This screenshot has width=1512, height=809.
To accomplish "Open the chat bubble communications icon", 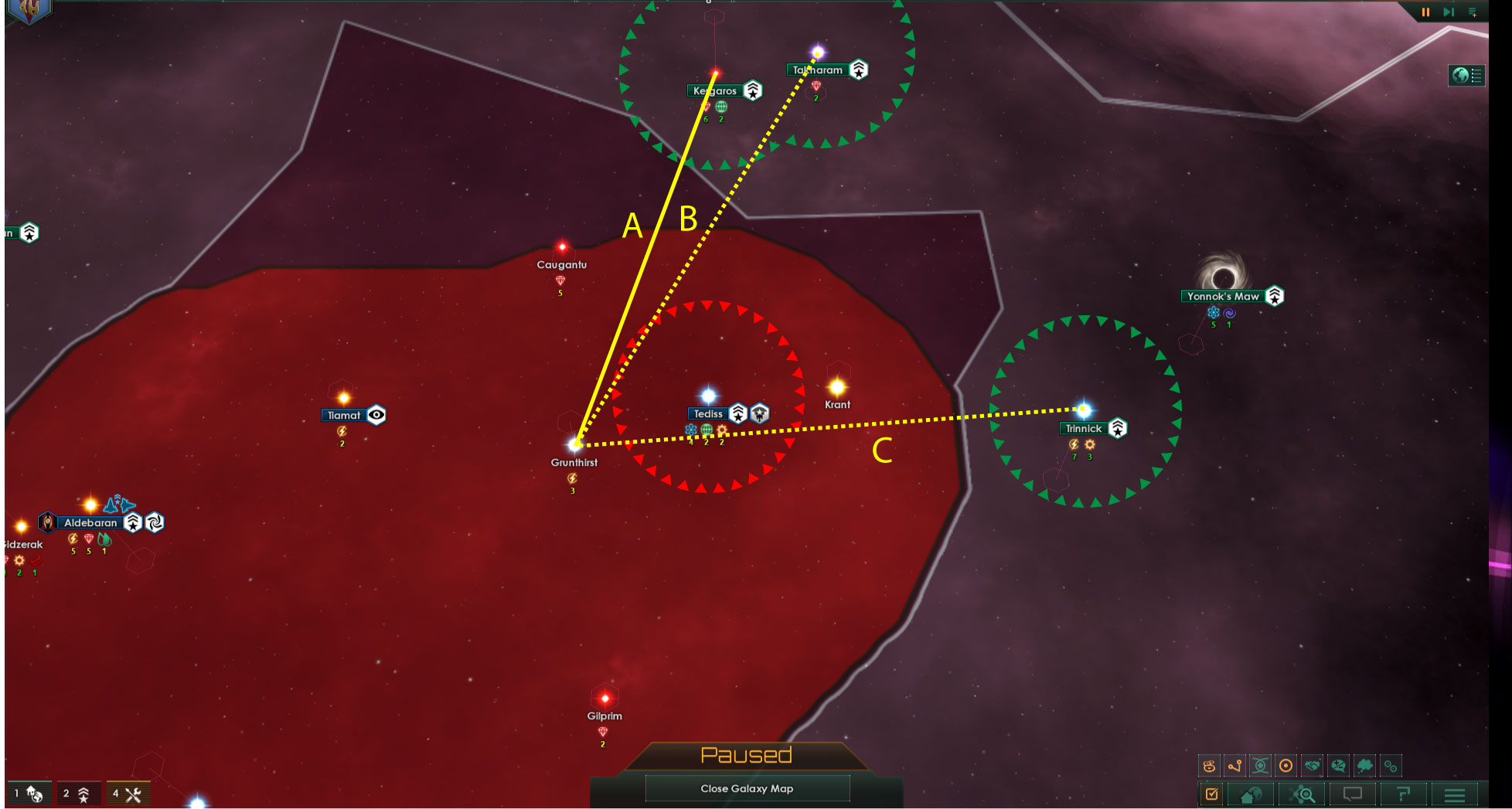I will (1352, 794).
